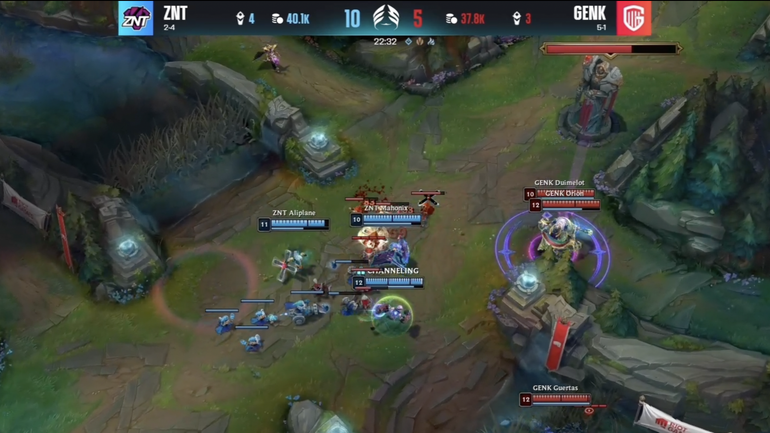Viewport: 770px width, 433px height.
Task: Click the ZNT team logo
Action: click(135, 18)
